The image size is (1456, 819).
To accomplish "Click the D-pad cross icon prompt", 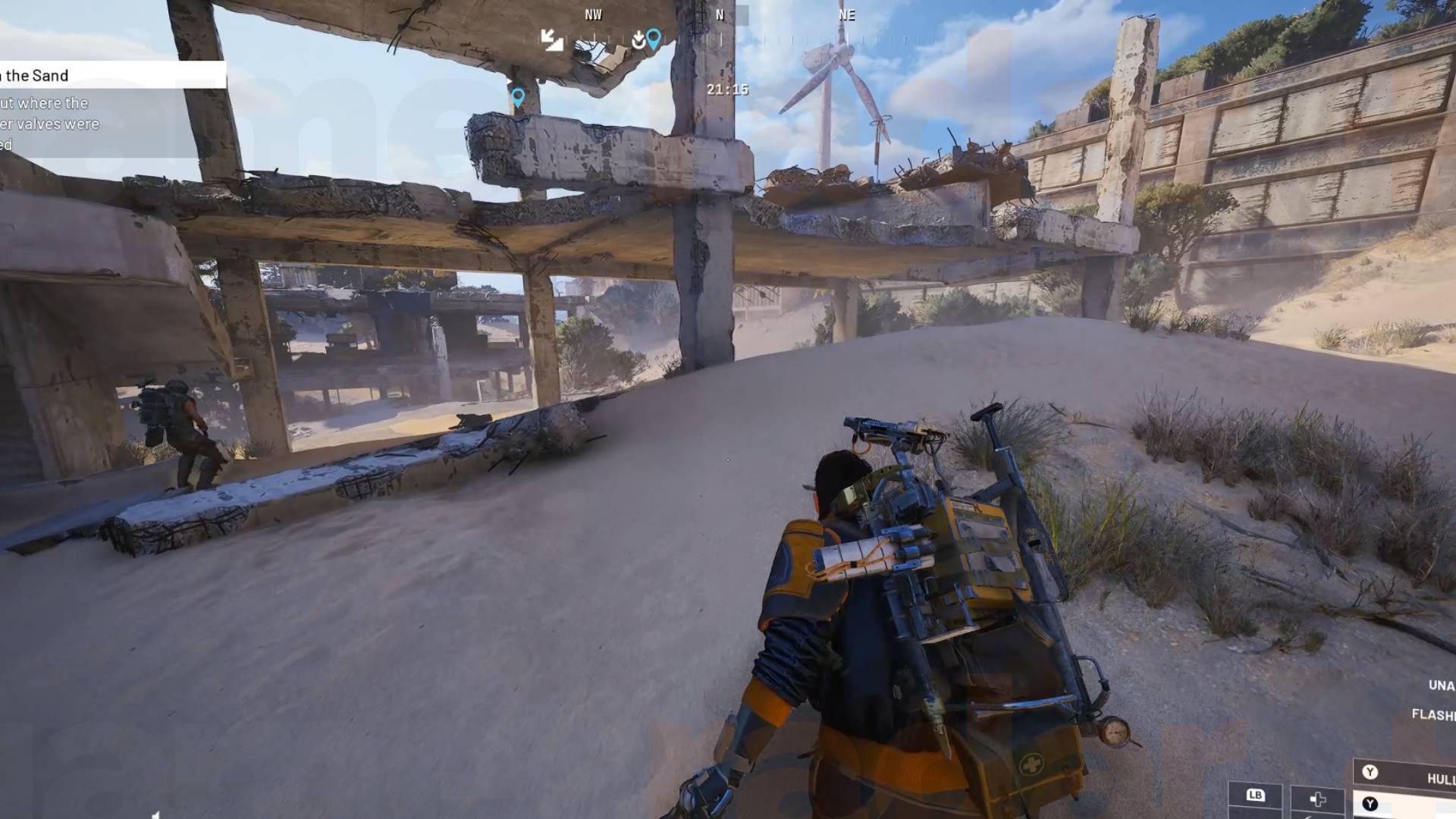I will pos(1318,799).
